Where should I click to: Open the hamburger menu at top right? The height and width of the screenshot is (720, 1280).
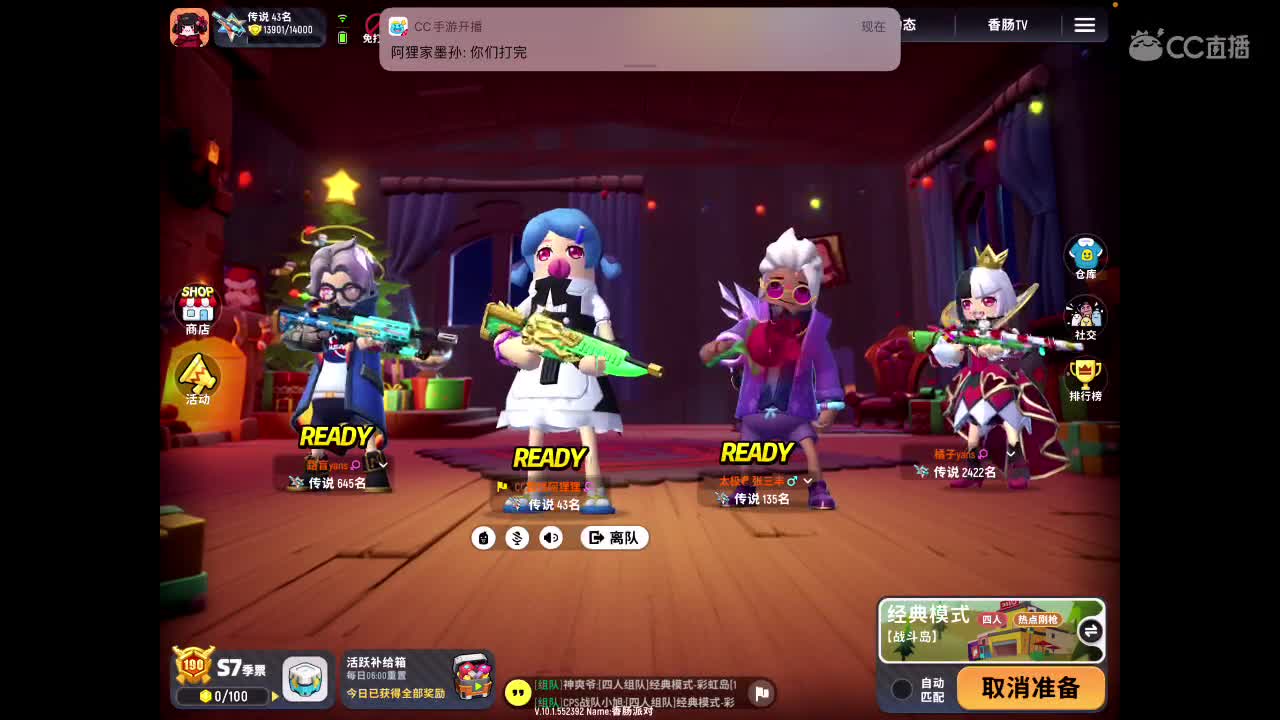click(x=1085, y=26)
